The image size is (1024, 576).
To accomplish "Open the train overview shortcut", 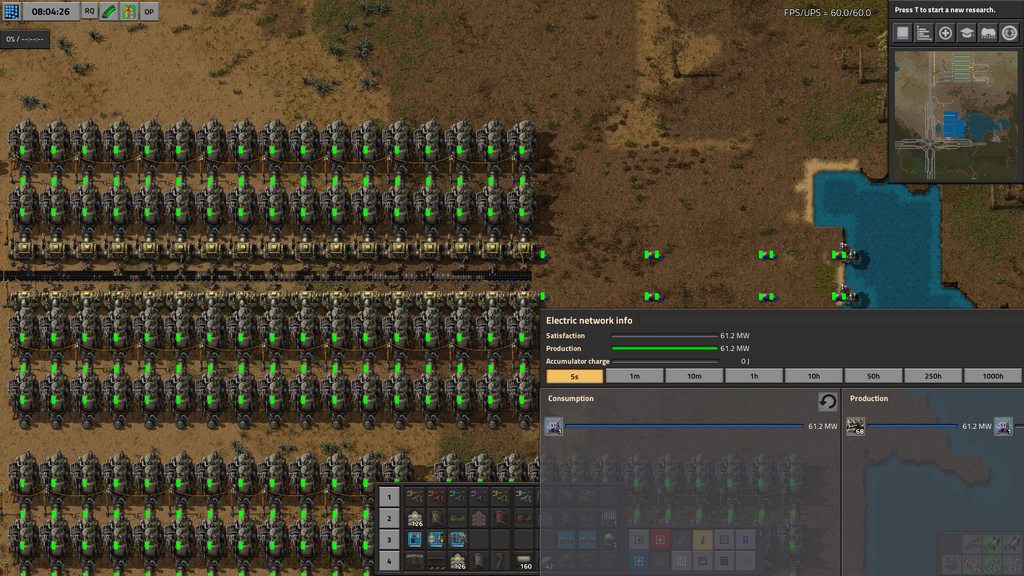I will pyautogui.click(x=988, y=33).
